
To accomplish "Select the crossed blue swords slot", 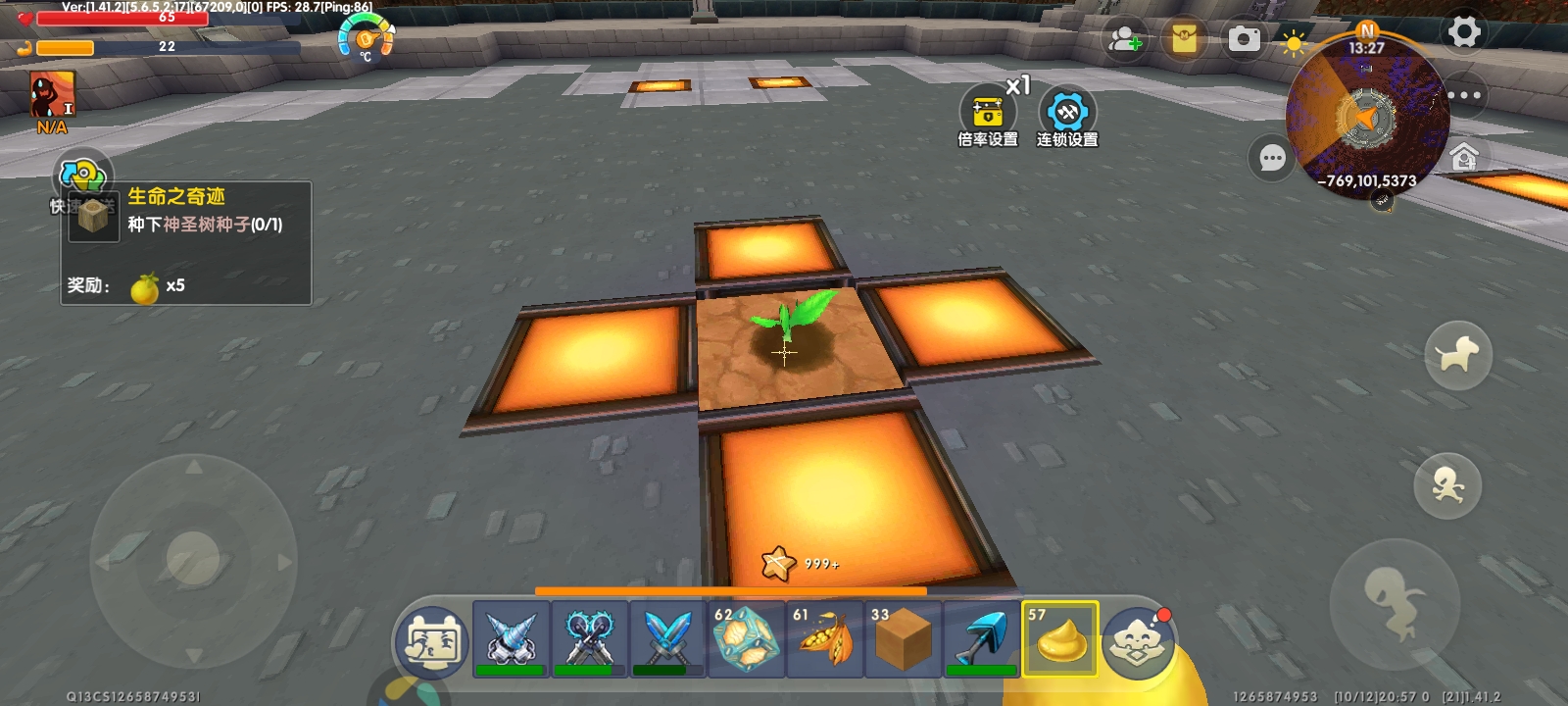I will pos(667,639).
